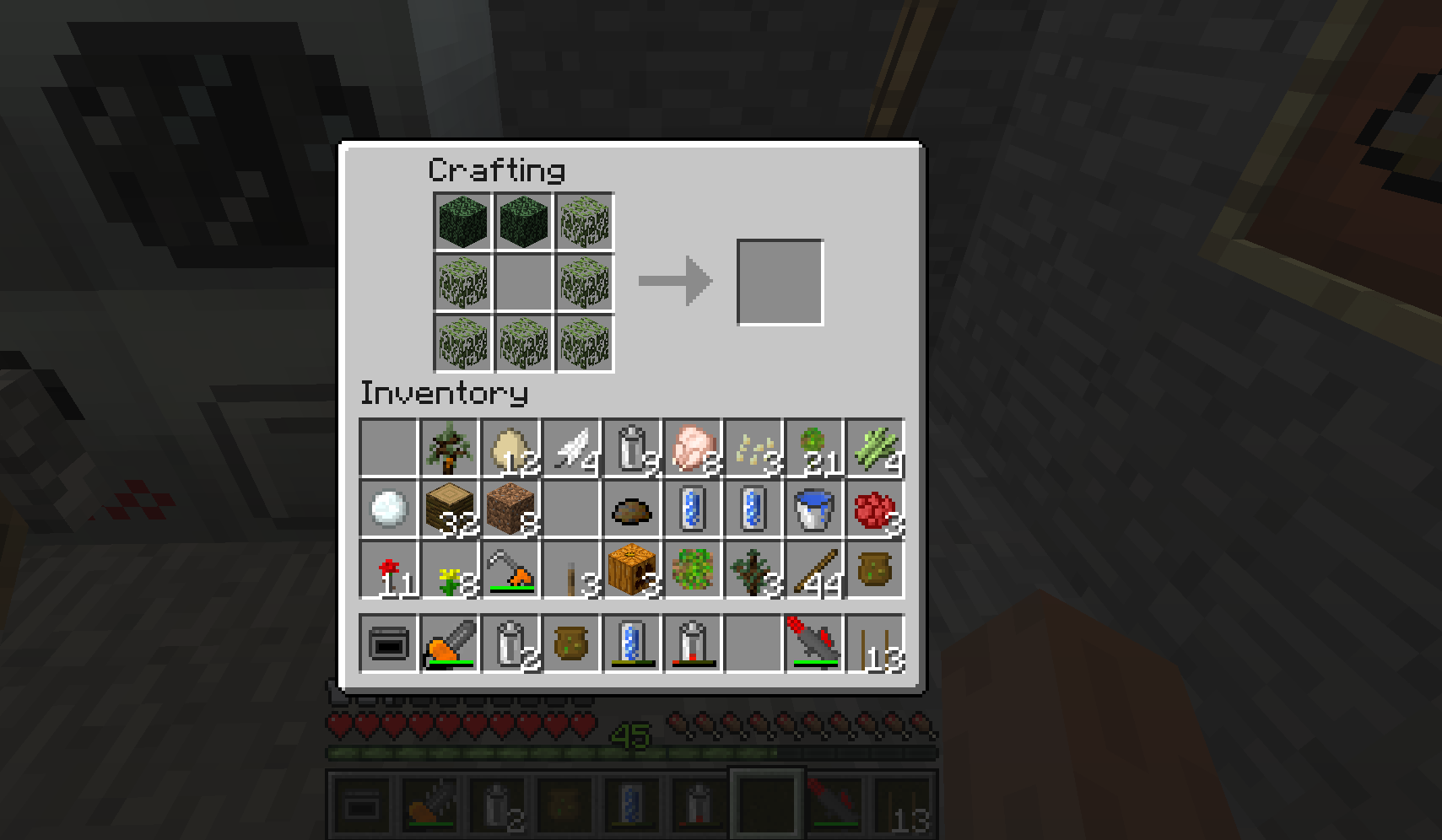The image size is (1442, 840).
Task: Pick up the red dust stack
Action: click(x=876, y=509)
